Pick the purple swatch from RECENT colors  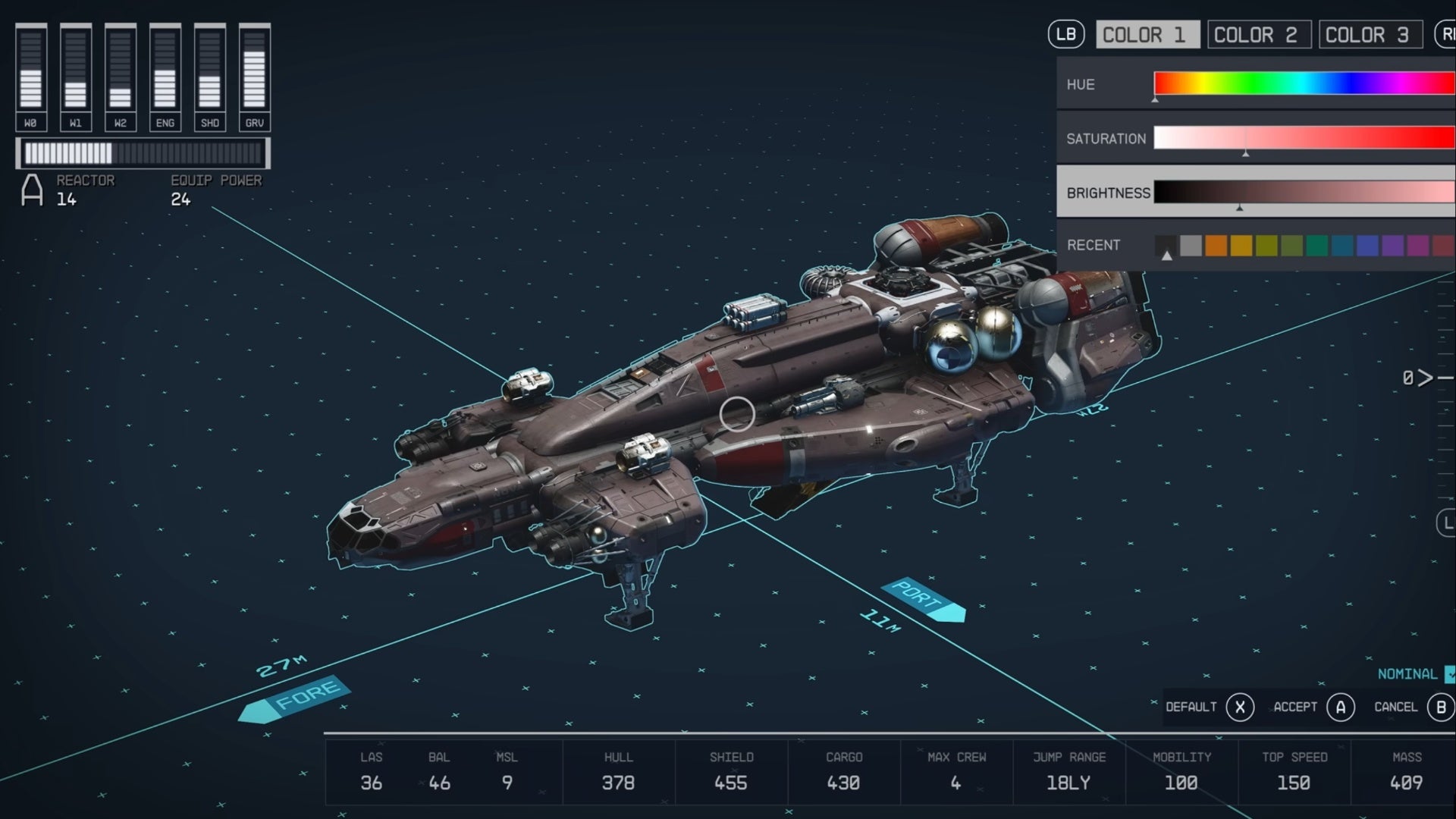[1392, 245]
